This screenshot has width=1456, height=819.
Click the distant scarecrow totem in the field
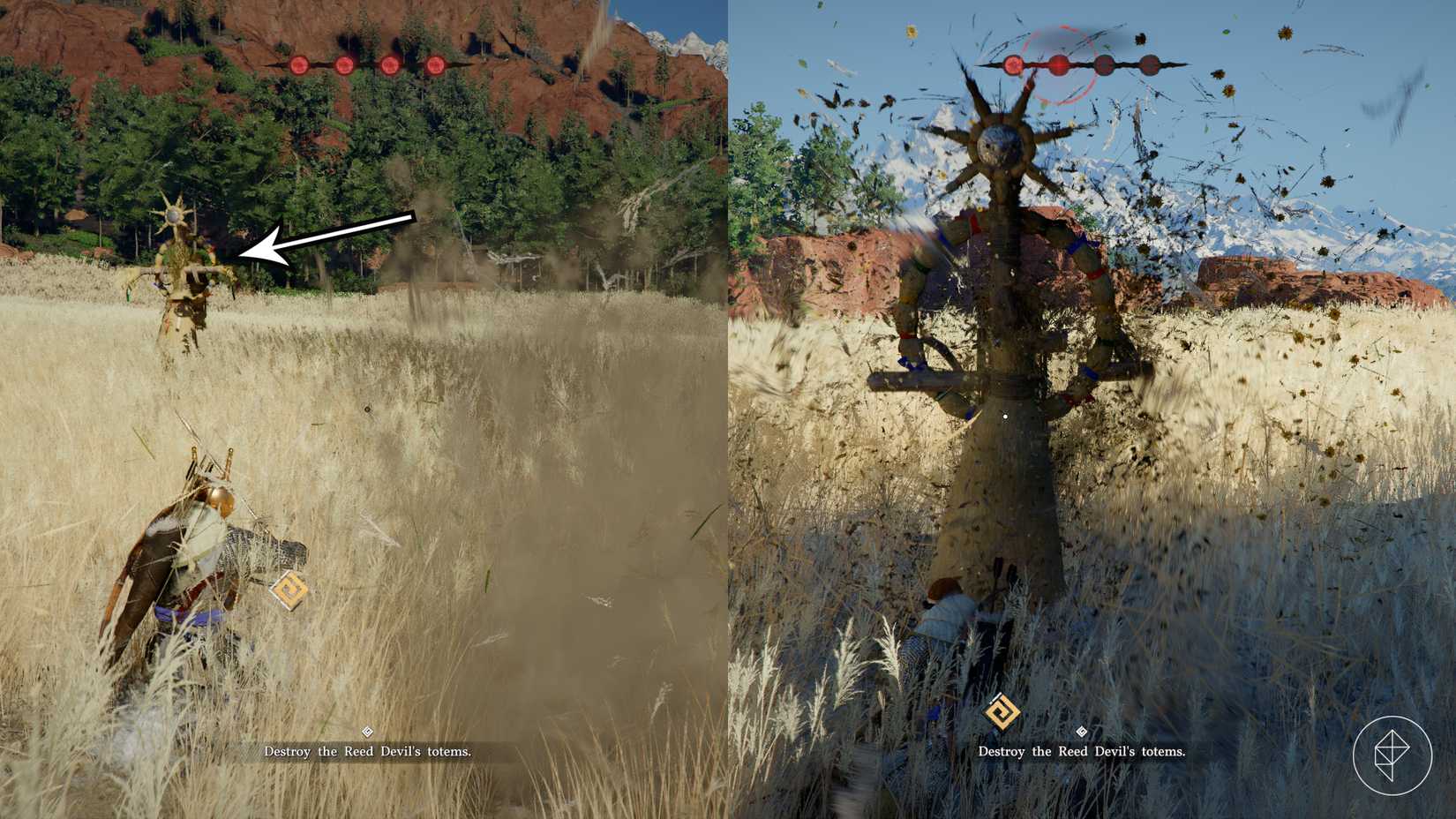coord(176,265)
